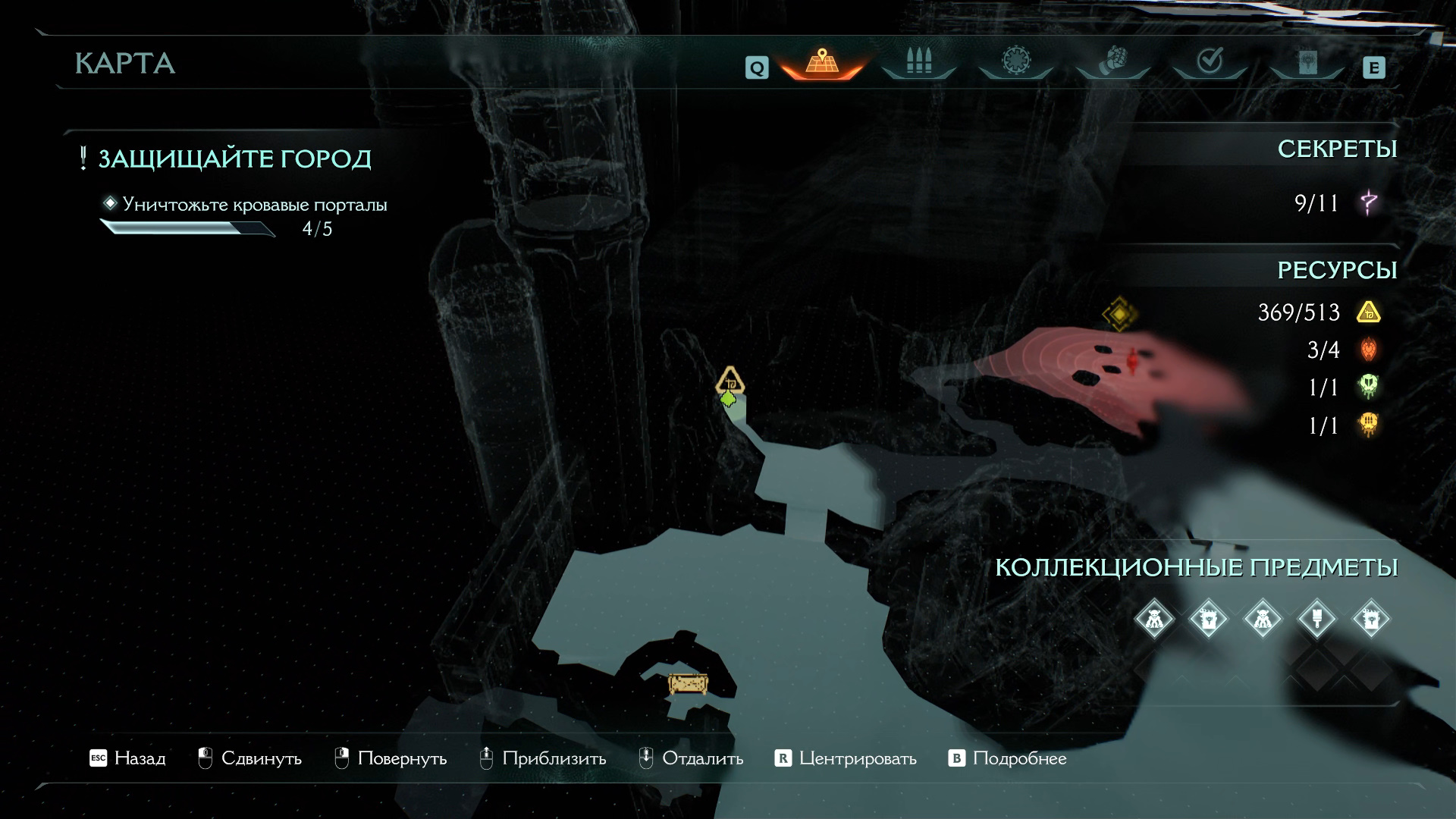Screen dimensions: 1456x819
Task: Select the green player position marker
Action: 728,399
